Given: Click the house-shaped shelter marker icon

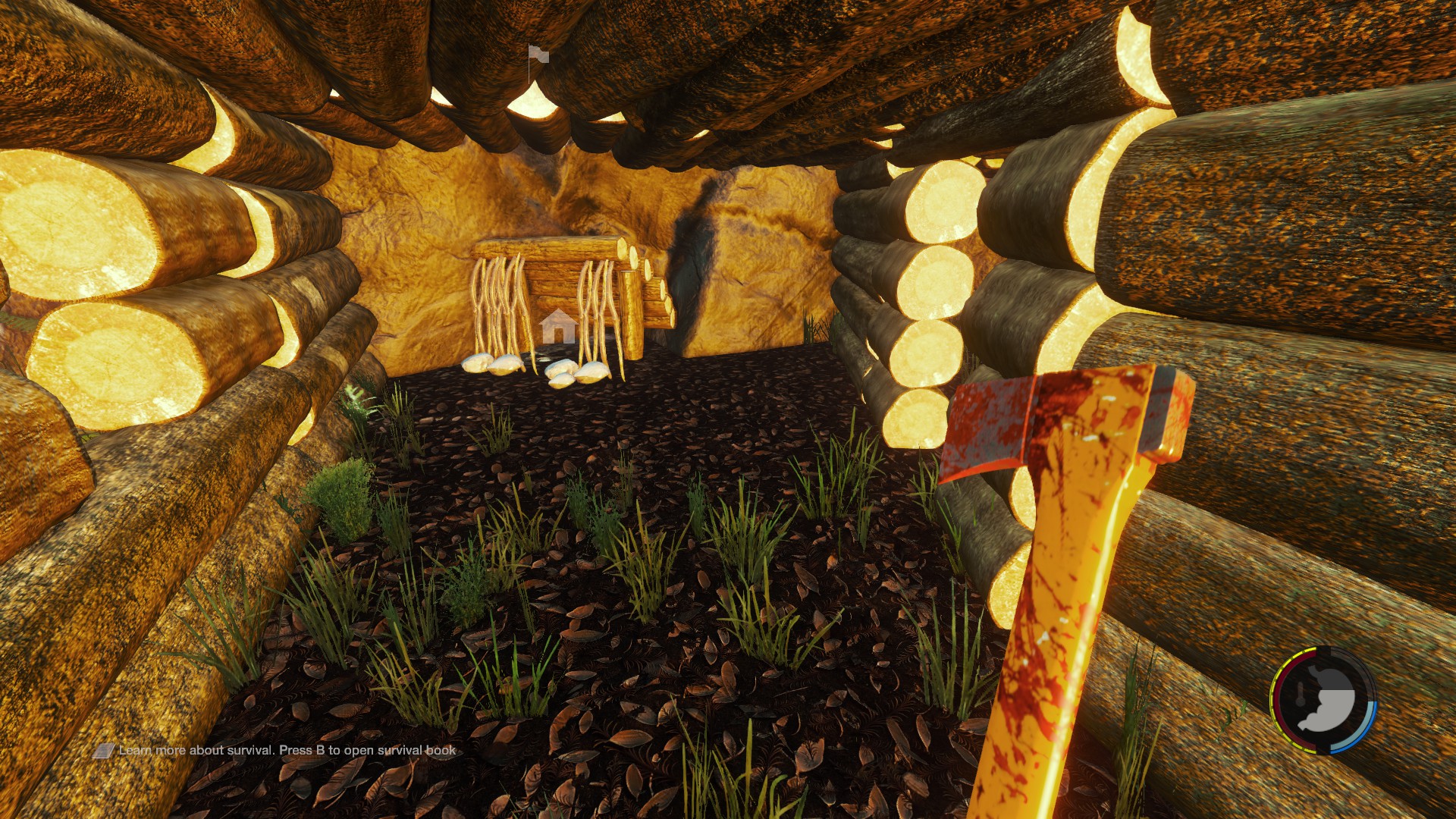Looking at the screenshot, I should [x=558, y=326].
